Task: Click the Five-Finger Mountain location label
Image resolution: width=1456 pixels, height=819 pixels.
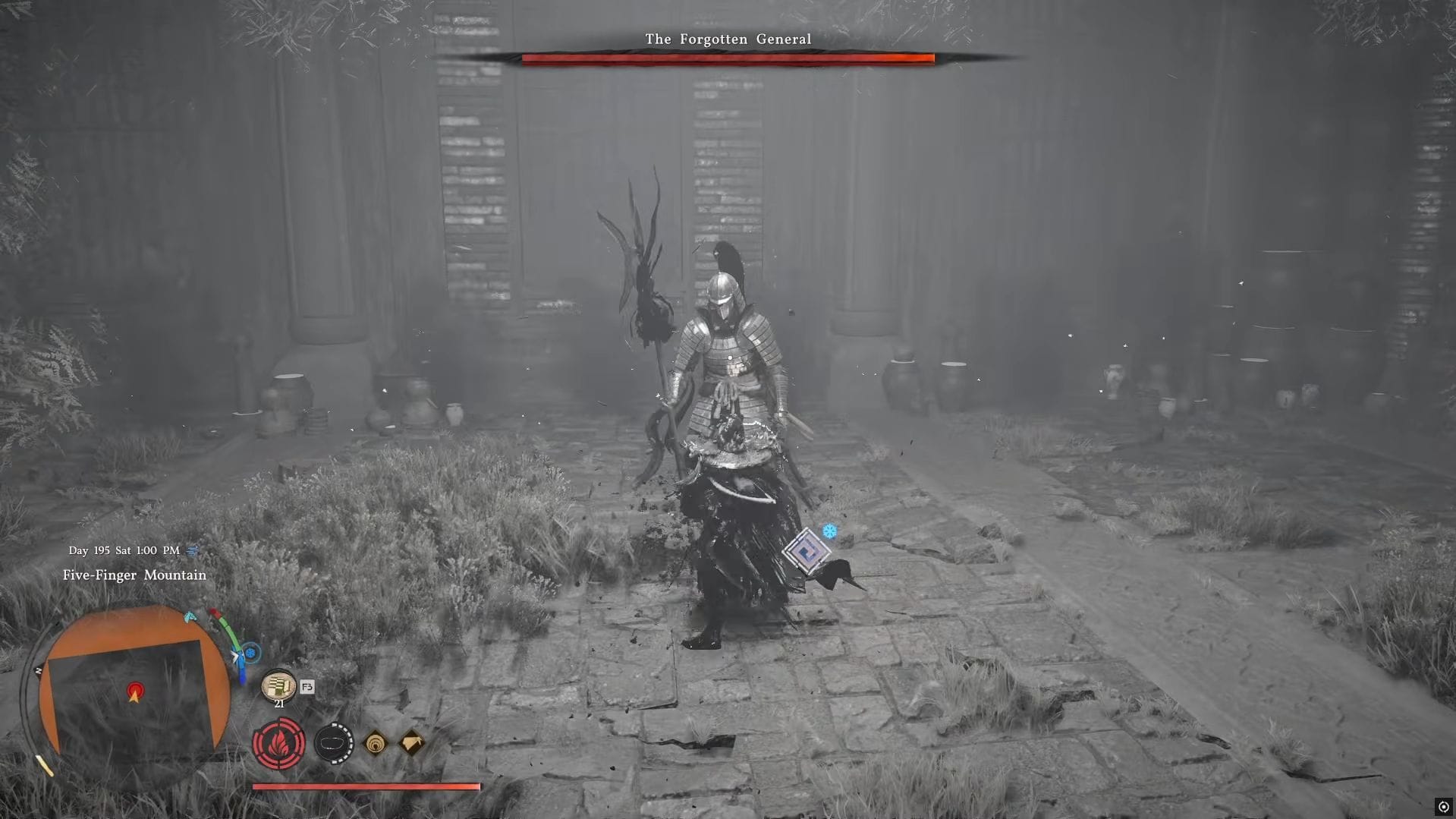Action: pyautogui.click(x=134, y=575)
